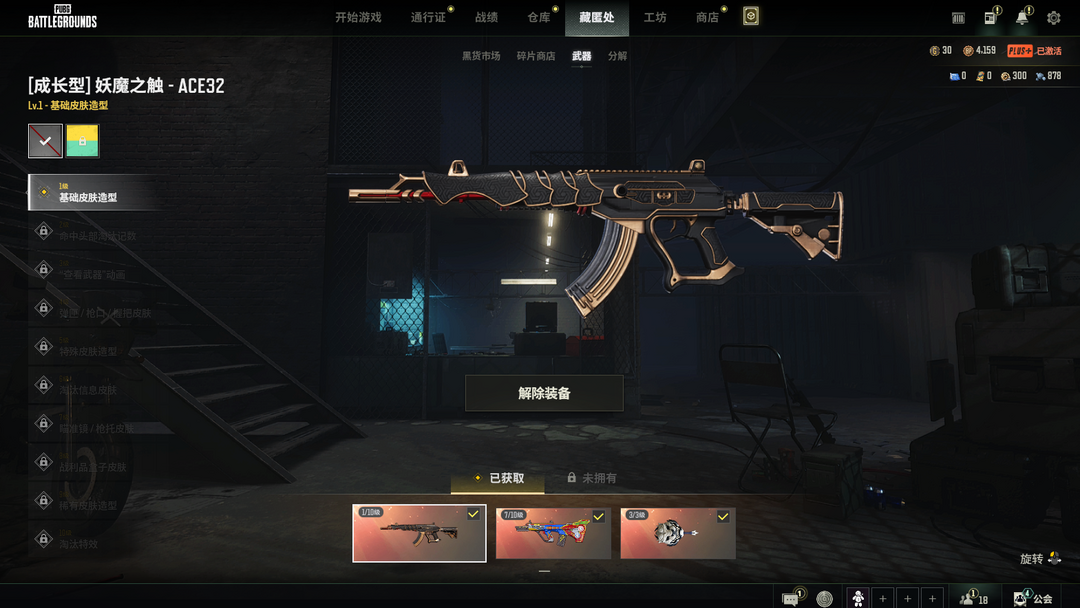Open the 分解 salvage sub-tab

point(618,56)
